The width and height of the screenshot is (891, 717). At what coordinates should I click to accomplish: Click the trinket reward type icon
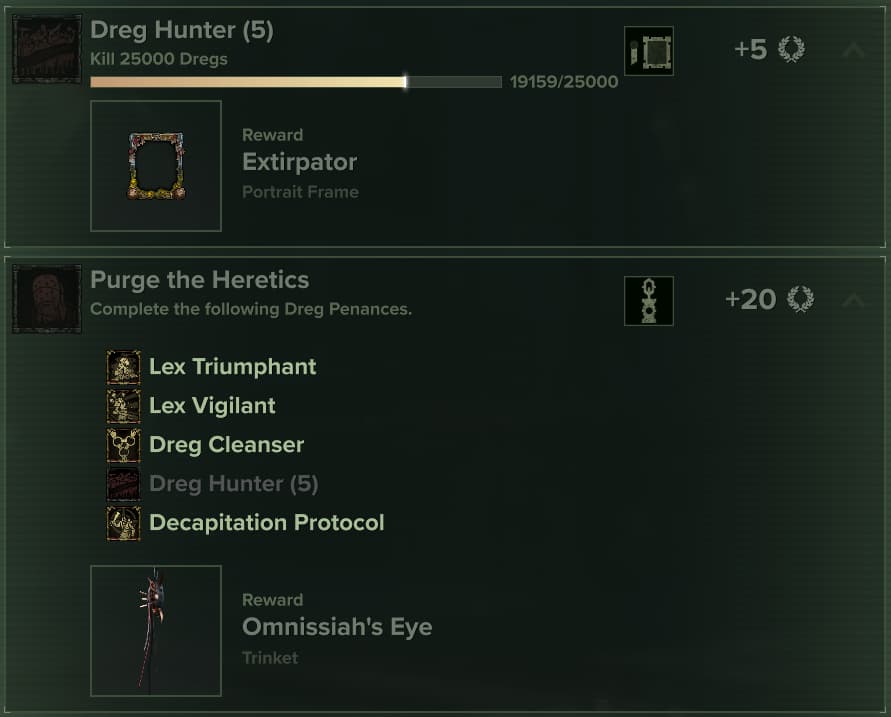tap(648, 301)
